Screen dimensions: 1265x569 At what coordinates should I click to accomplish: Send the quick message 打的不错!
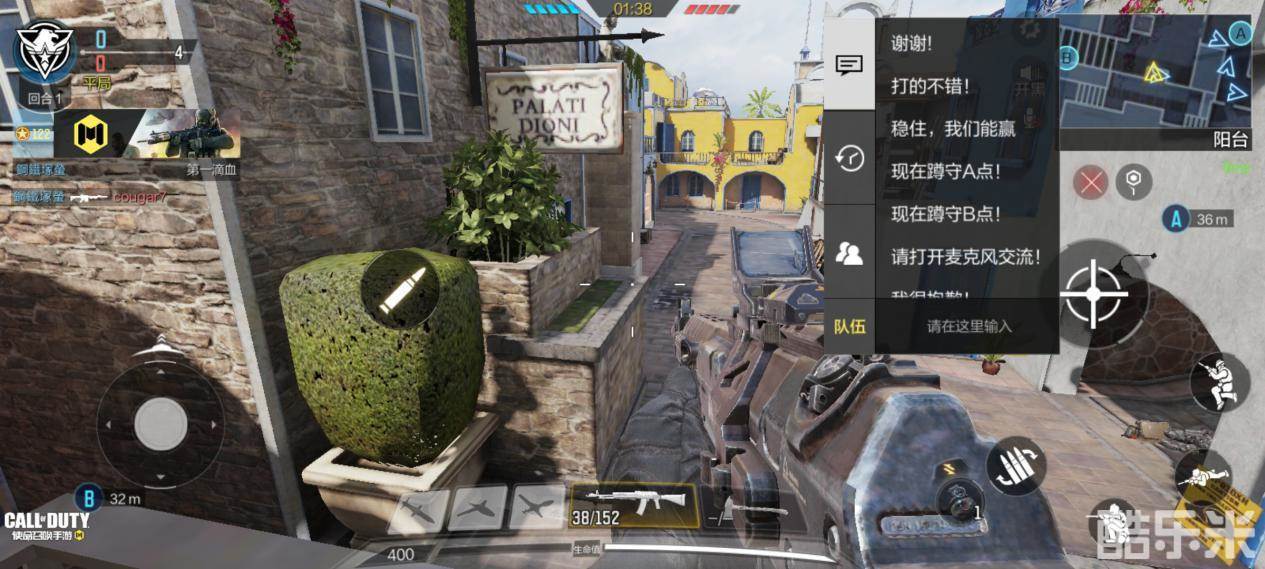pos(929,87)
